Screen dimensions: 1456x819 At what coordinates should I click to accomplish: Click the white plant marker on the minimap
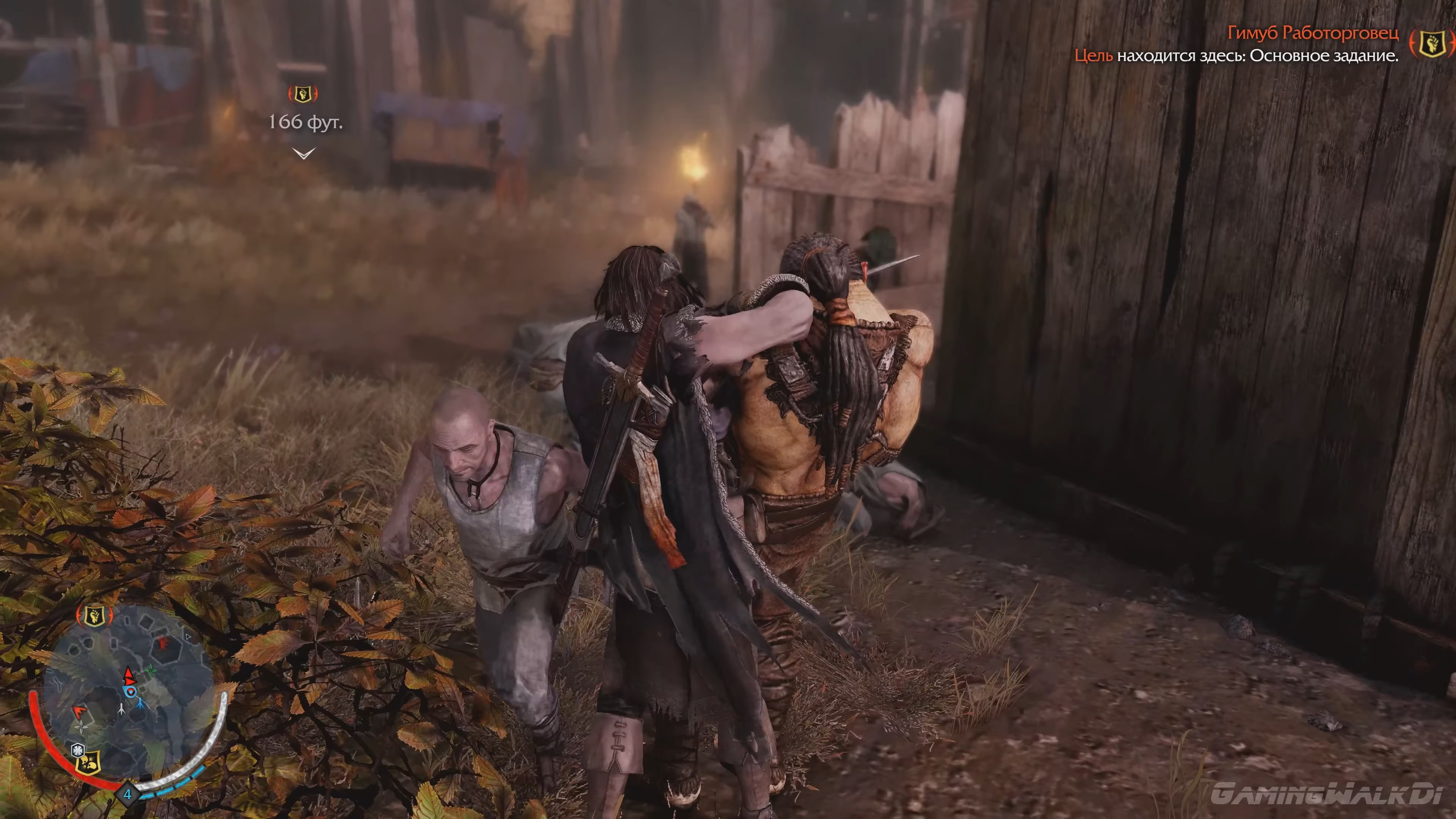[x=81, y=728]
